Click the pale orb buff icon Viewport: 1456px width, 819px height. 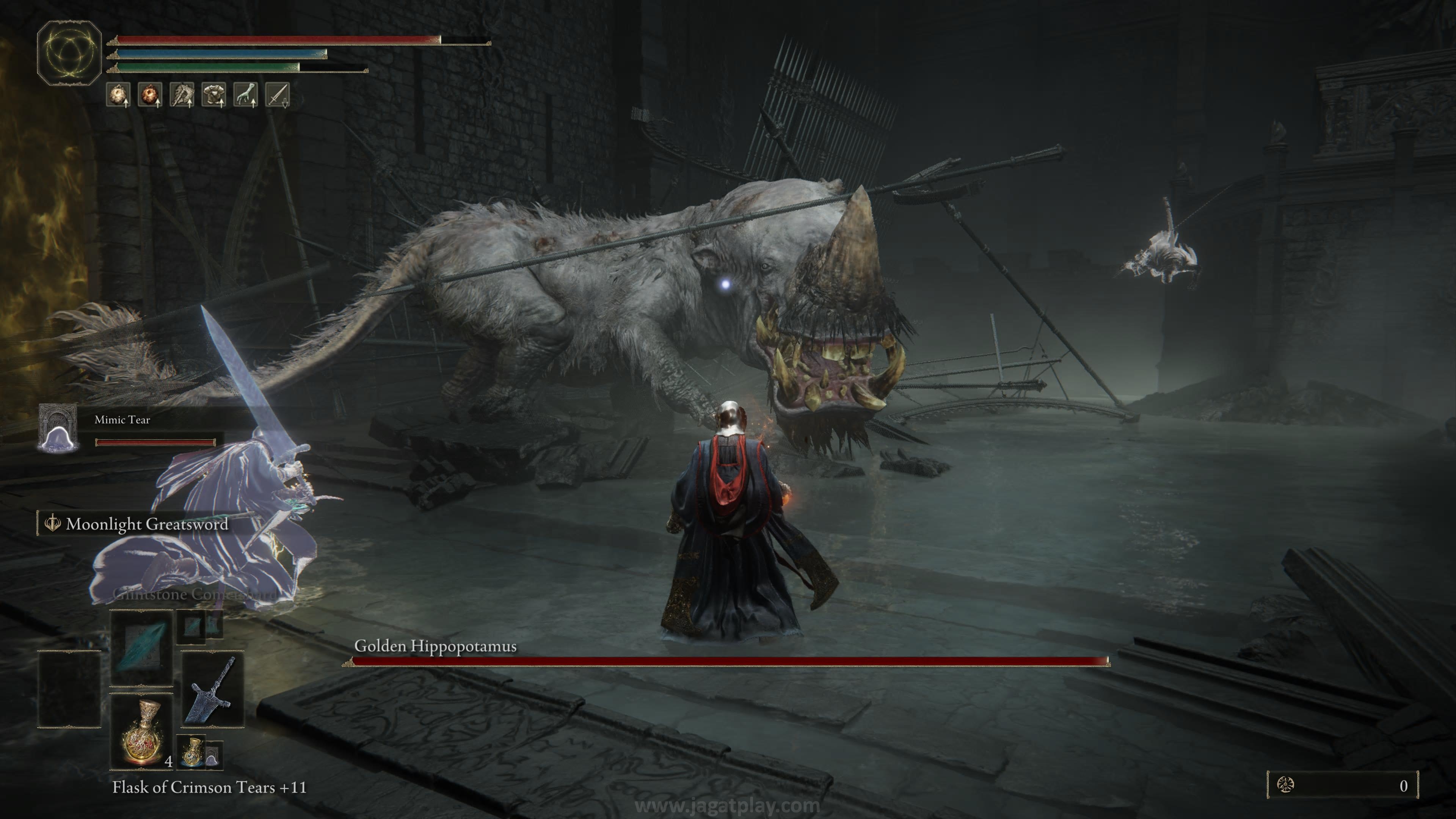(118, 94)
